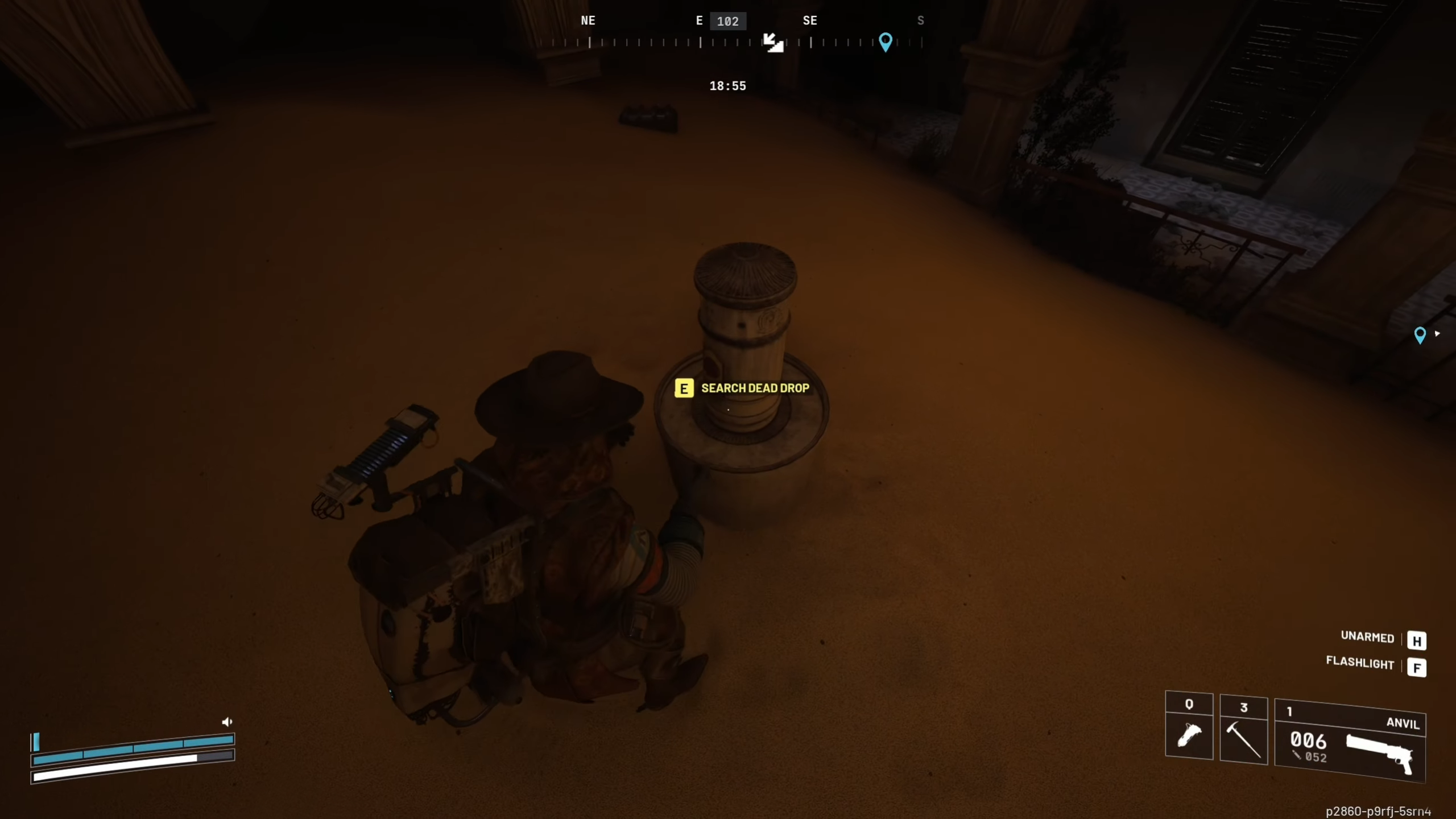
Task: Click the bullet icon beside reserve ammo 052
Action: click(1298, 755)
